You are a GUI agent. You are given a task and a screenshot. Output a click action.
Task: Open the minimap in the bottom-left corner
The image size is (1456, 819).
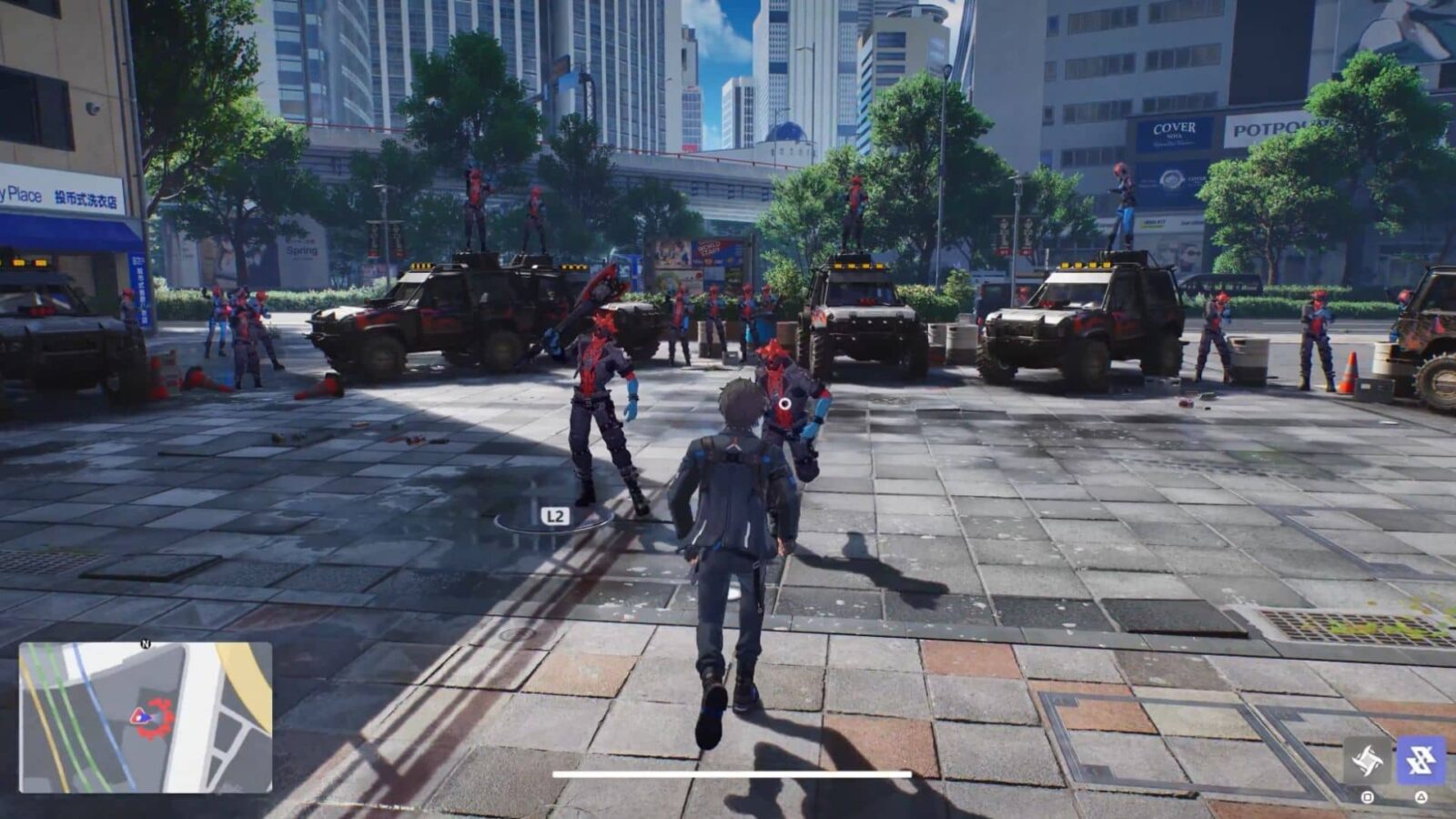pos(146,719)
